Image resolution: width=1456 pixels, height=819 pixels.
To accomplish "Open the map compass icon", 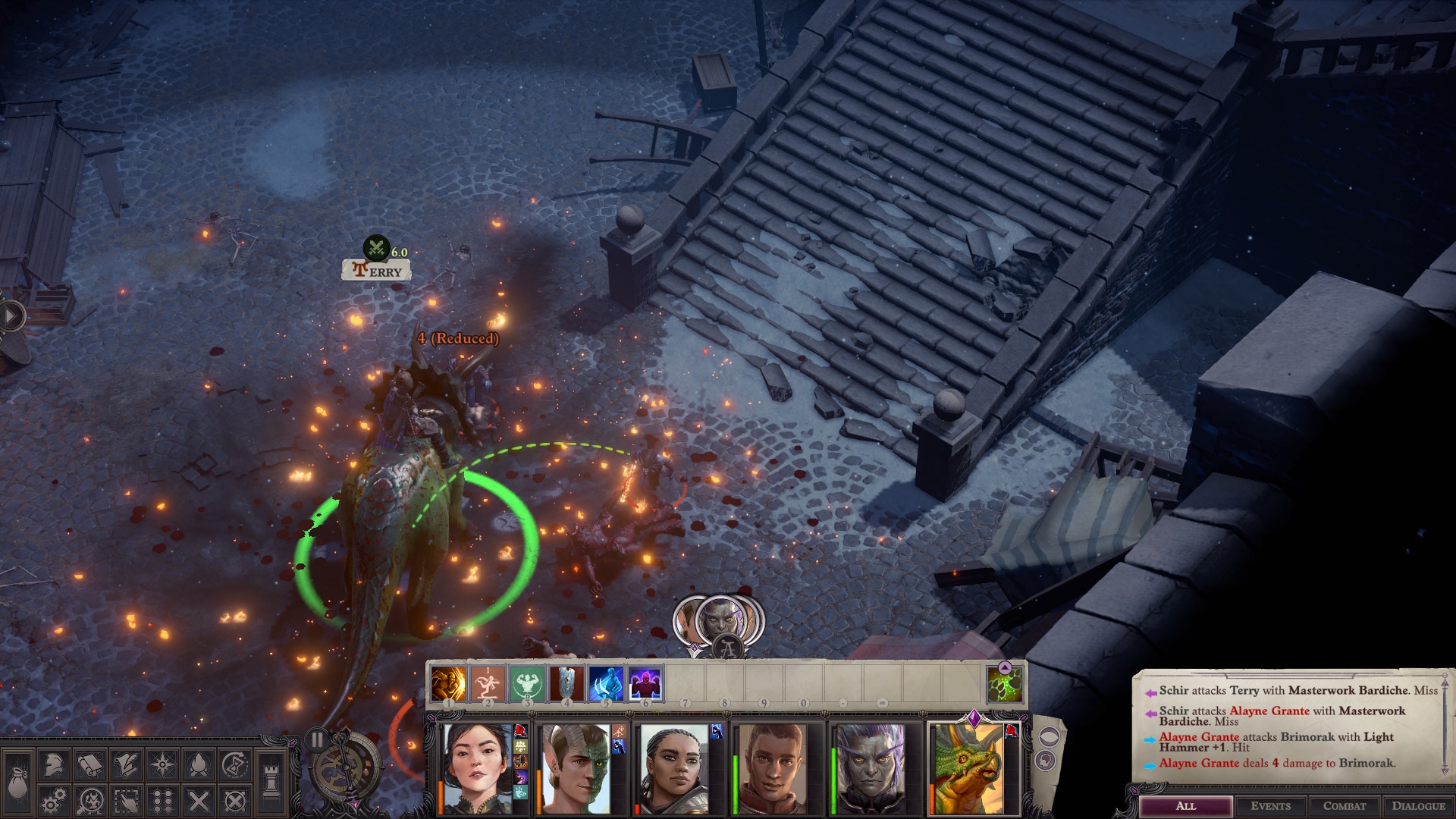I will 162,765.
